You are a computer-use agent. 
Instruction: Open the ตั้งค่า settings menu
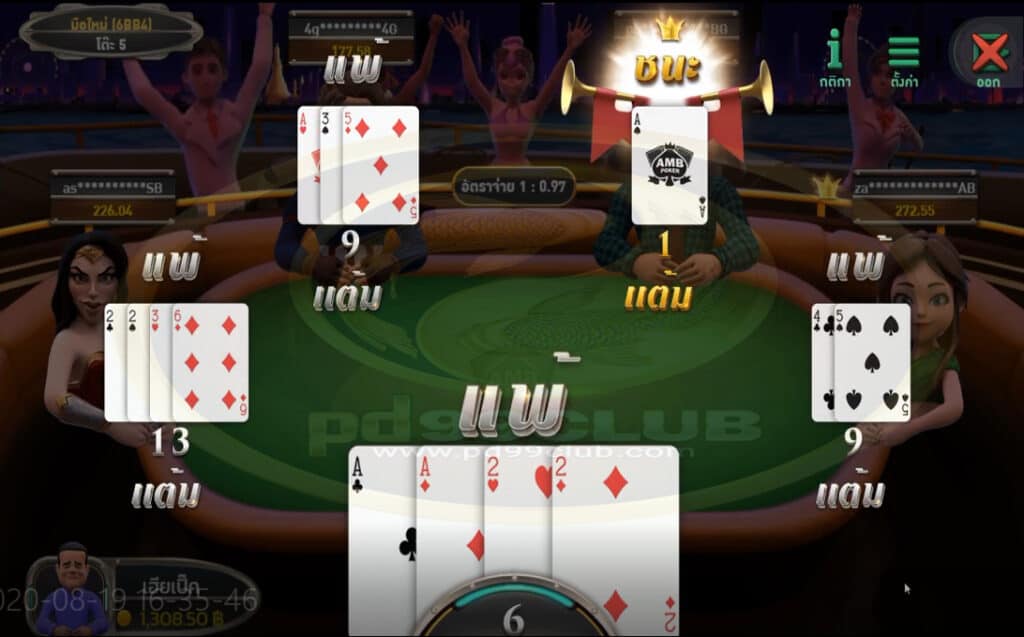click(x=903, y=57)
